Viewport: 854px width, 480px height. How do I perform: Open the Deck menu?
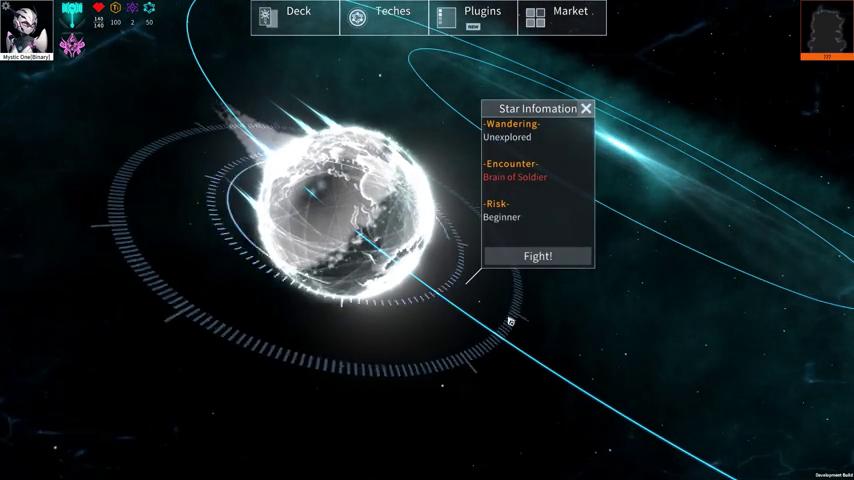(295, 17)
